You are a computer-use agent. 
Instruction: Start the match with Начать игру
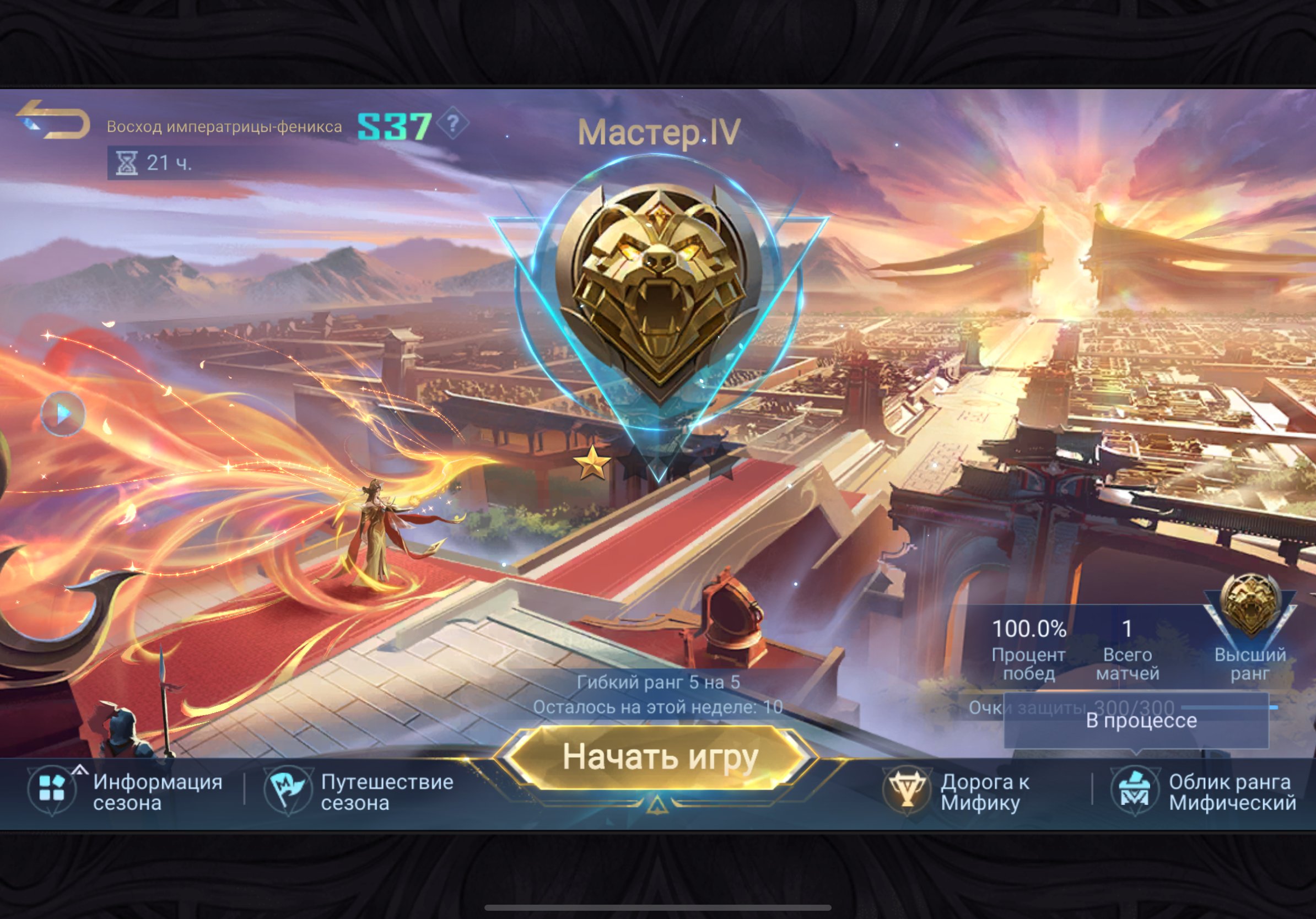pyautogui.click(x=659, y=758)
